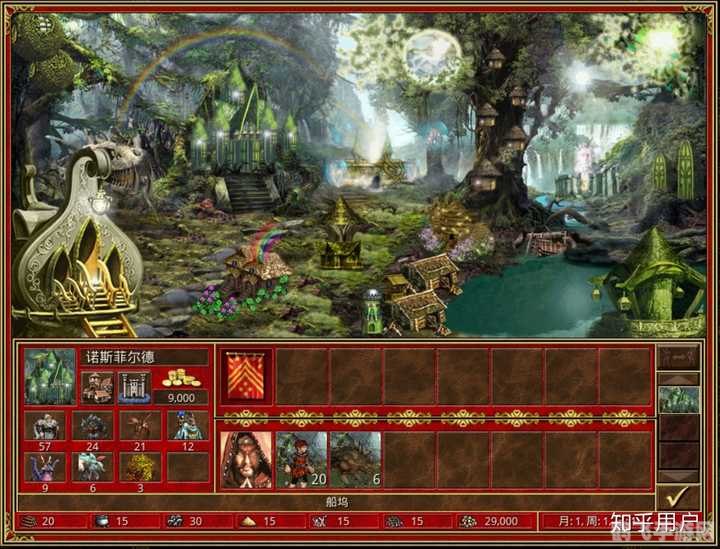Select the creature icon showing 6 available
720x549 pixels.
[92, 467]
